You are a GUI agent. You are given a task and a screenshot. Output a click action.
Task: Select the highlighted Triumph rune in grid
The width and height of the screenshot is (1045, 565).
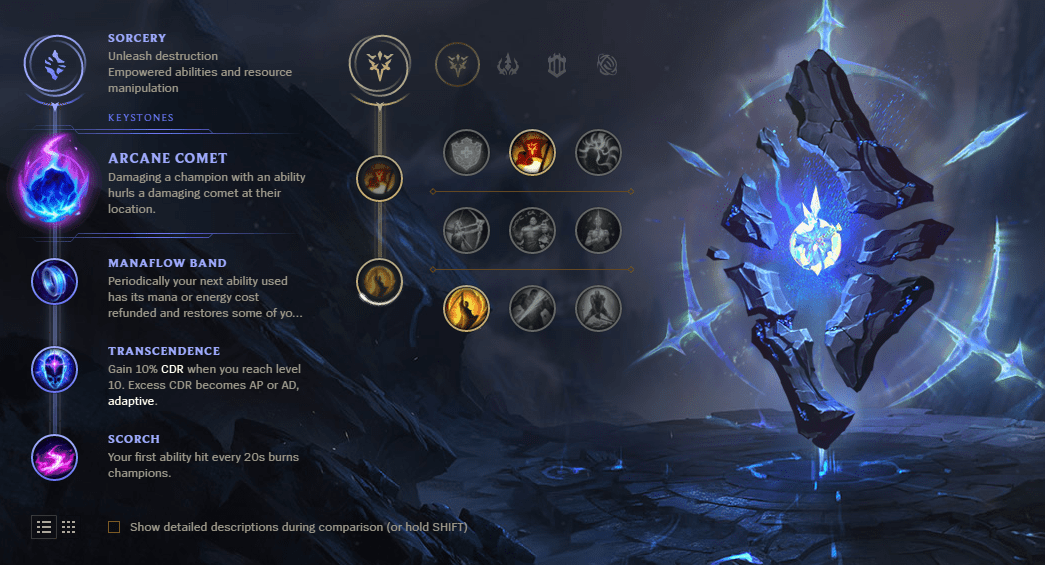coord(532,153)
